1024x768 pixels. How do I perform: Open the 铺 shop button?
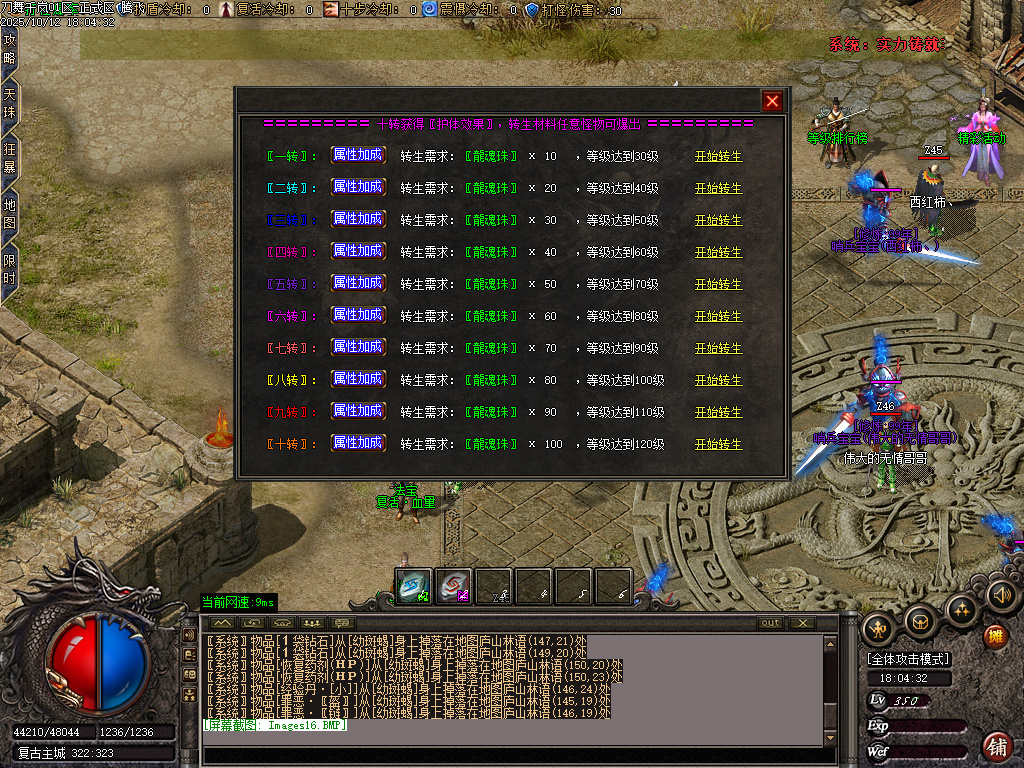[996, 746]
